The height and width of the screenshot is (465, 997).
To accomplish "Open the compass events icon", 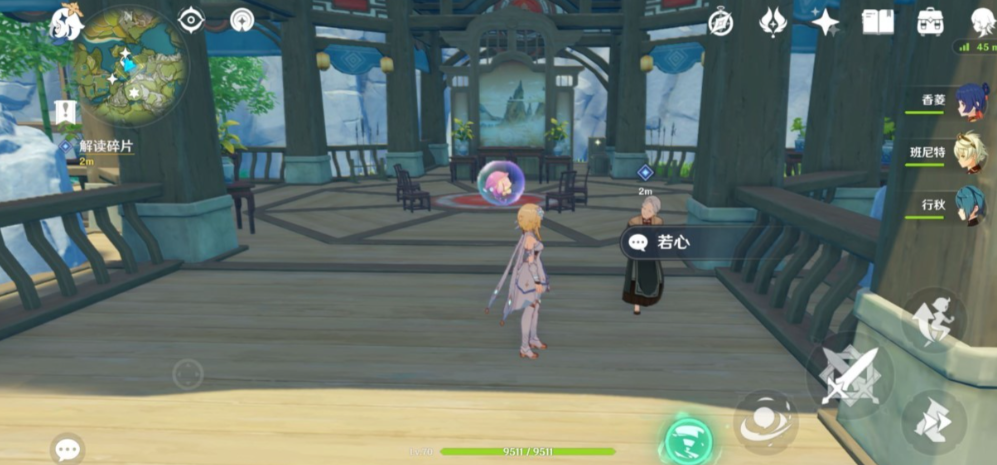I will (x=720, y=22).
